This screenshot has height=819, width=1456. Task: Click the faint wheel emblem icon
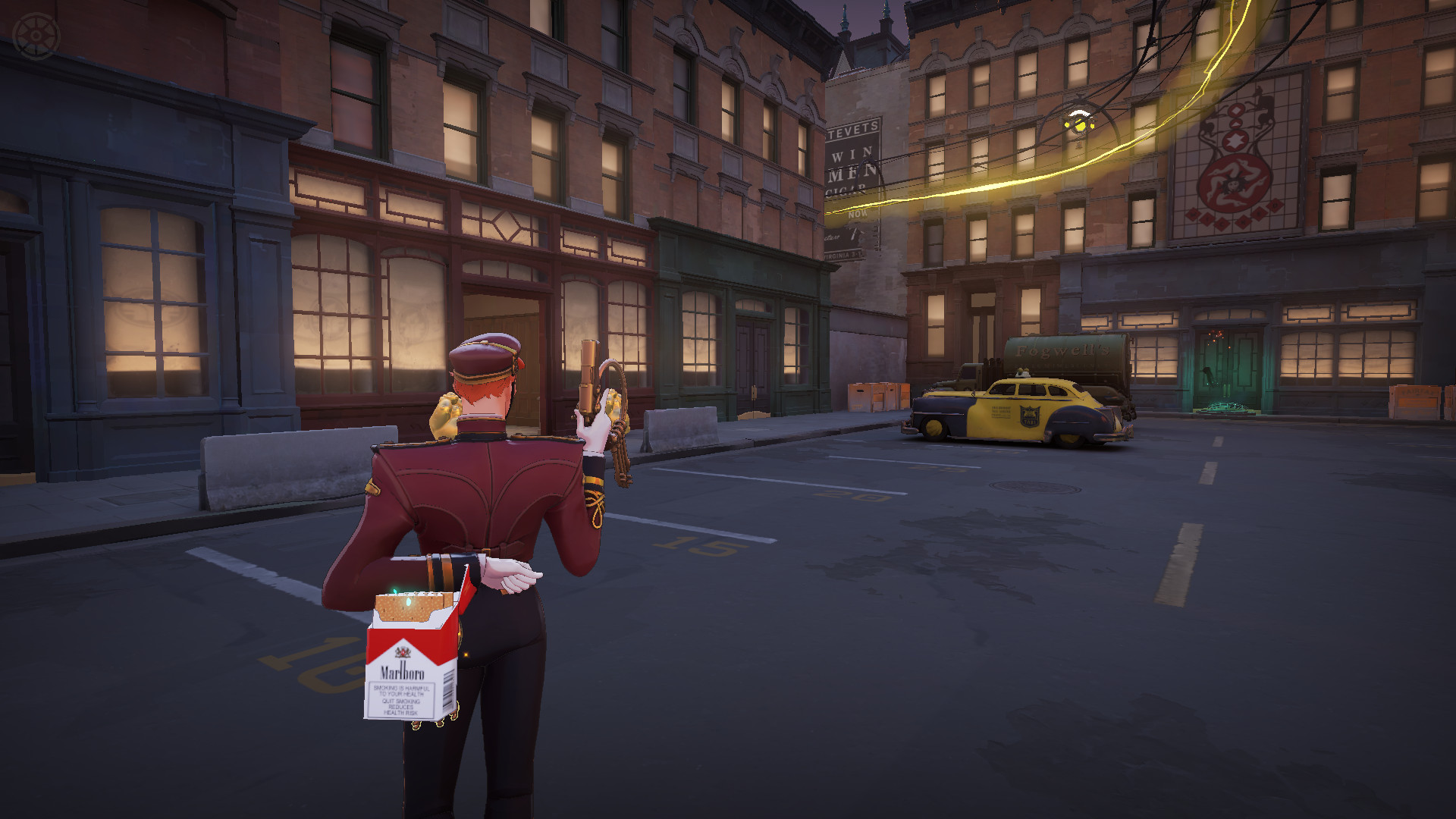tap(35, 36)
